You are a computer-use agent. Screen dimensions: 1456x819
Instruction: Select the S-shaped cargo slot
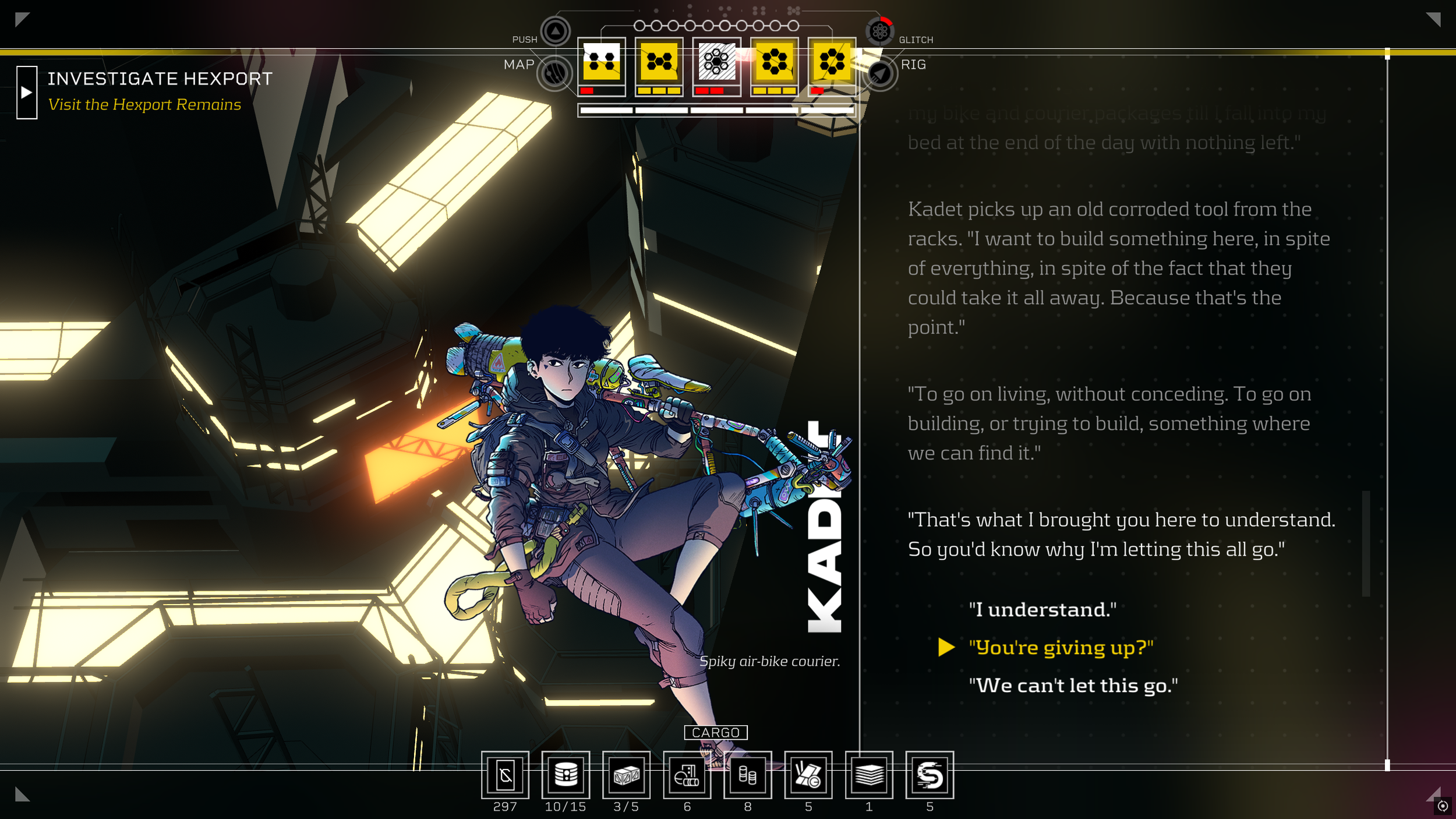[930, 775]
